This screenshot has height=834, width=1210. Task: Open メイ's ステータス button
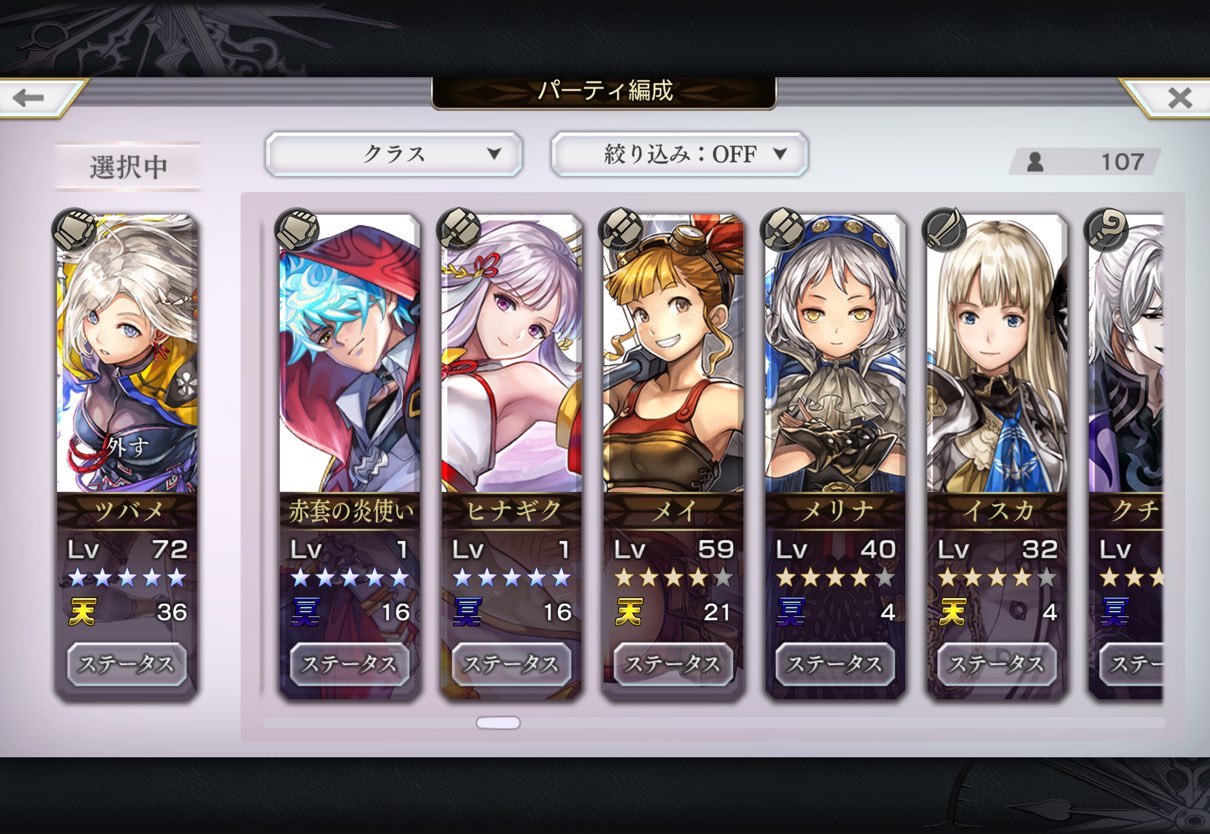(673, 664)
